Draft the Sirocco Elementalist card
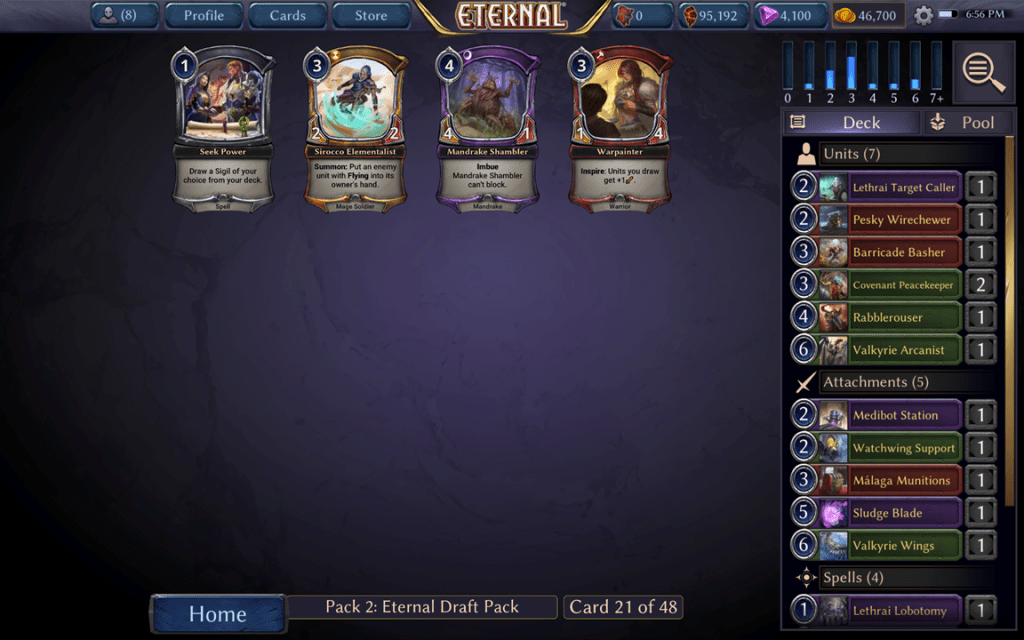The height and width of the screenshot is (640, 1024). click(355, 128)
